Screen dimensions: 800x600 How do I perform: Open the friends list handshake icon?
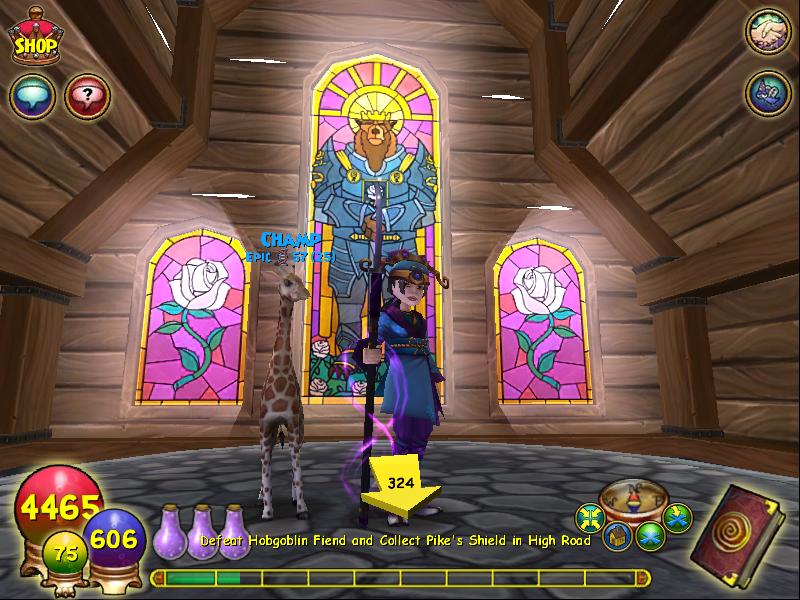coord(767,31)
